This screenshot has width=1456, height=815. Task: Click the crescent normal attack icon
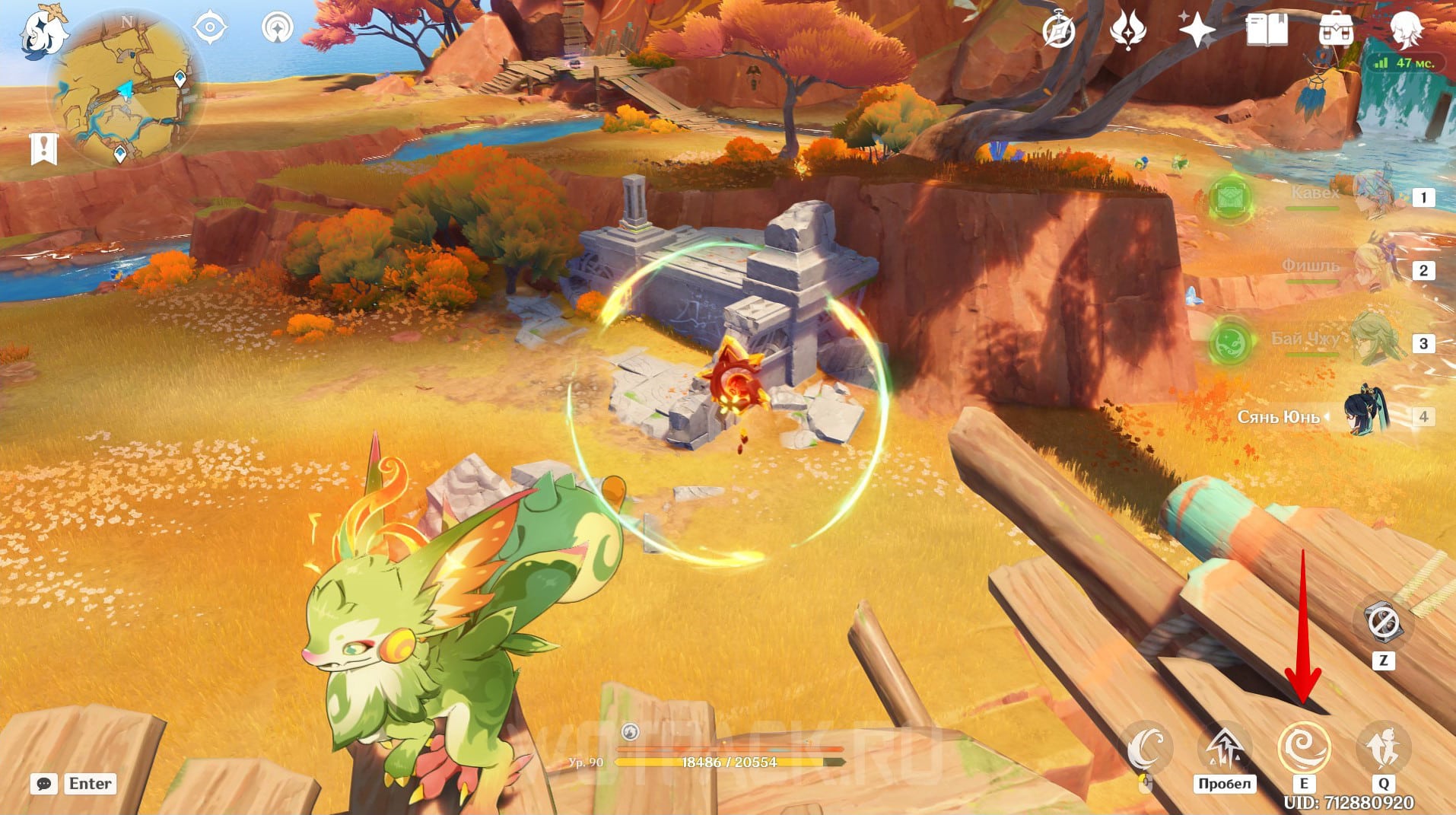1146,747
